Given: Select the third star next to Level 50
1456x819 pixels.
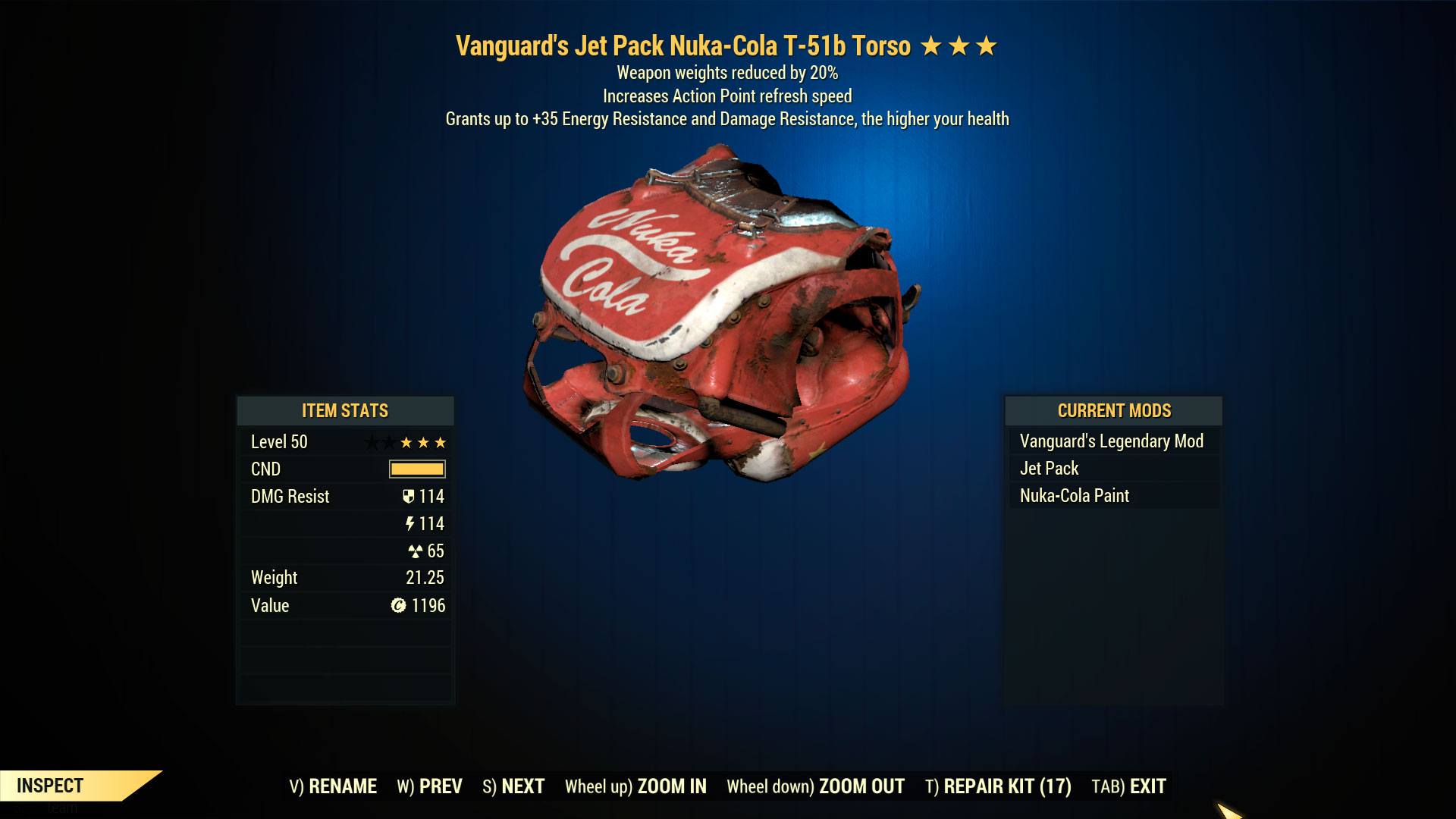Looking at the screenshot, I should (x=441, y=442).
